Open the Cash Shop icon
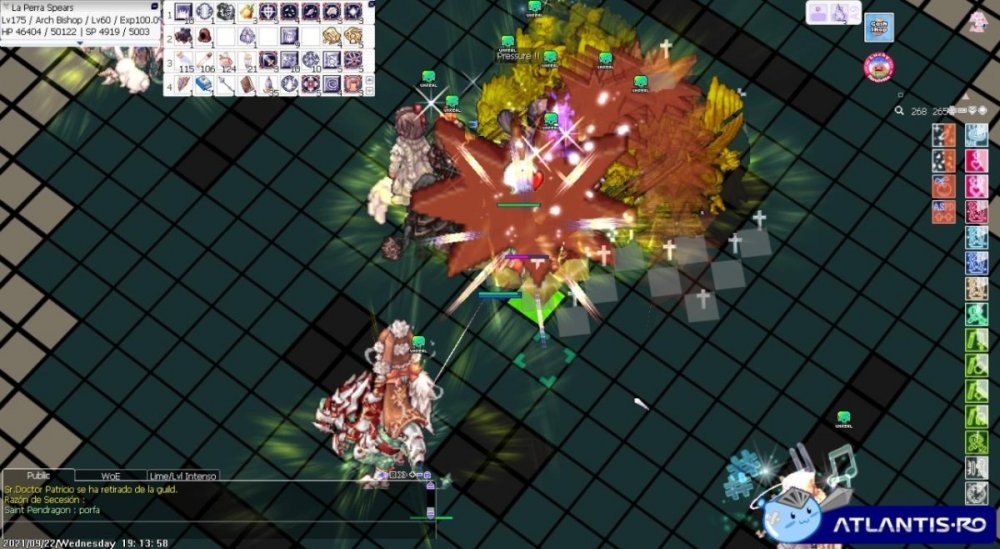Viewport: 1000px width, 549px height. 879,27
